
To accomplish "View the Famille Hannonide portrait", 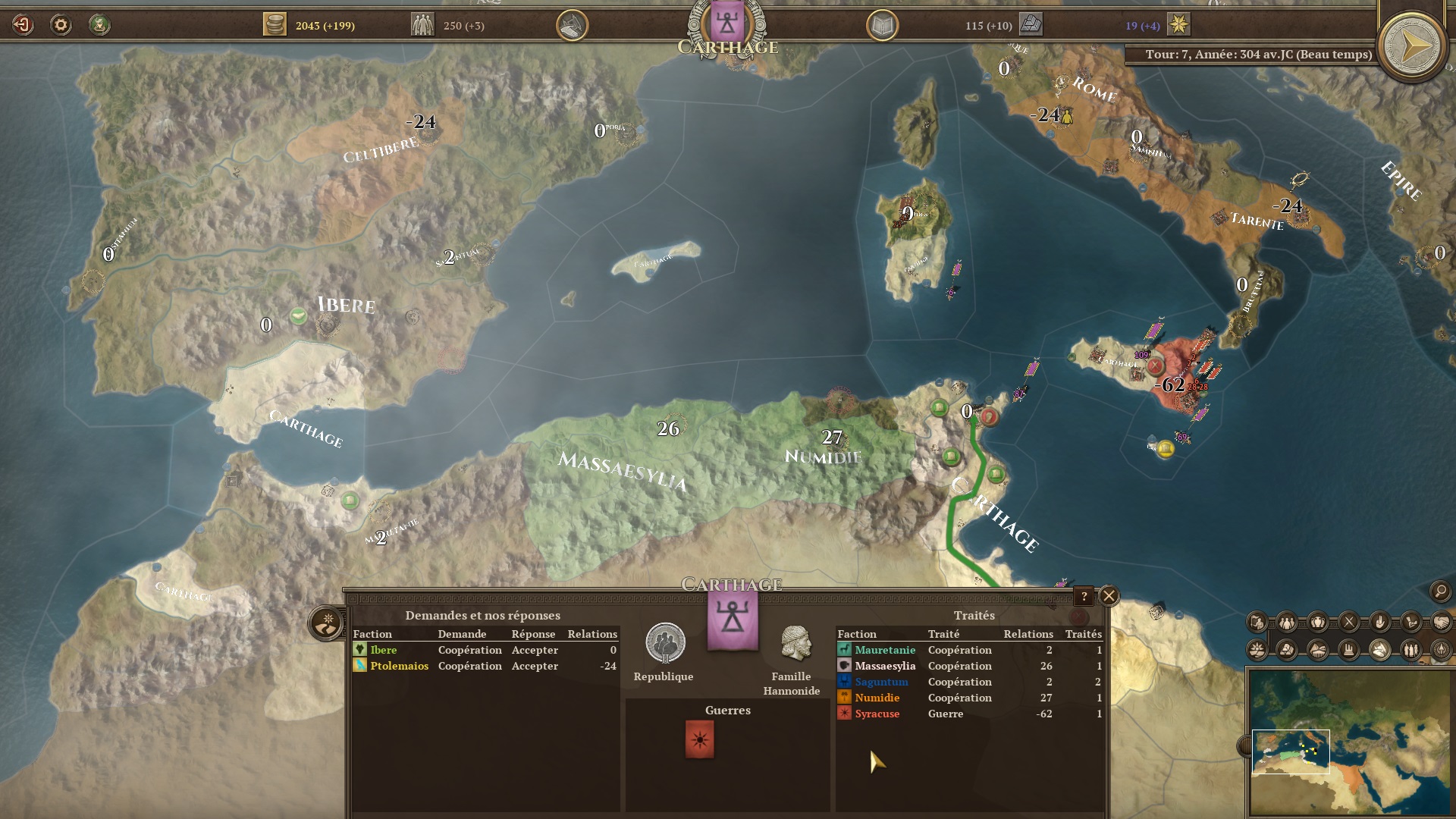I will tap(795, 644).
